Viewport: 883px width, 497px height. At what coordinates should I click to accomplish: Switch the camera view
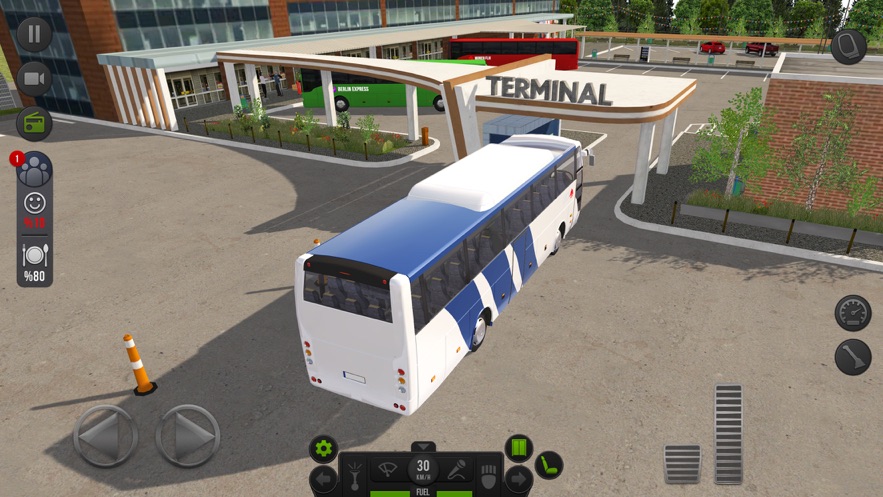(x=34, y=79)
